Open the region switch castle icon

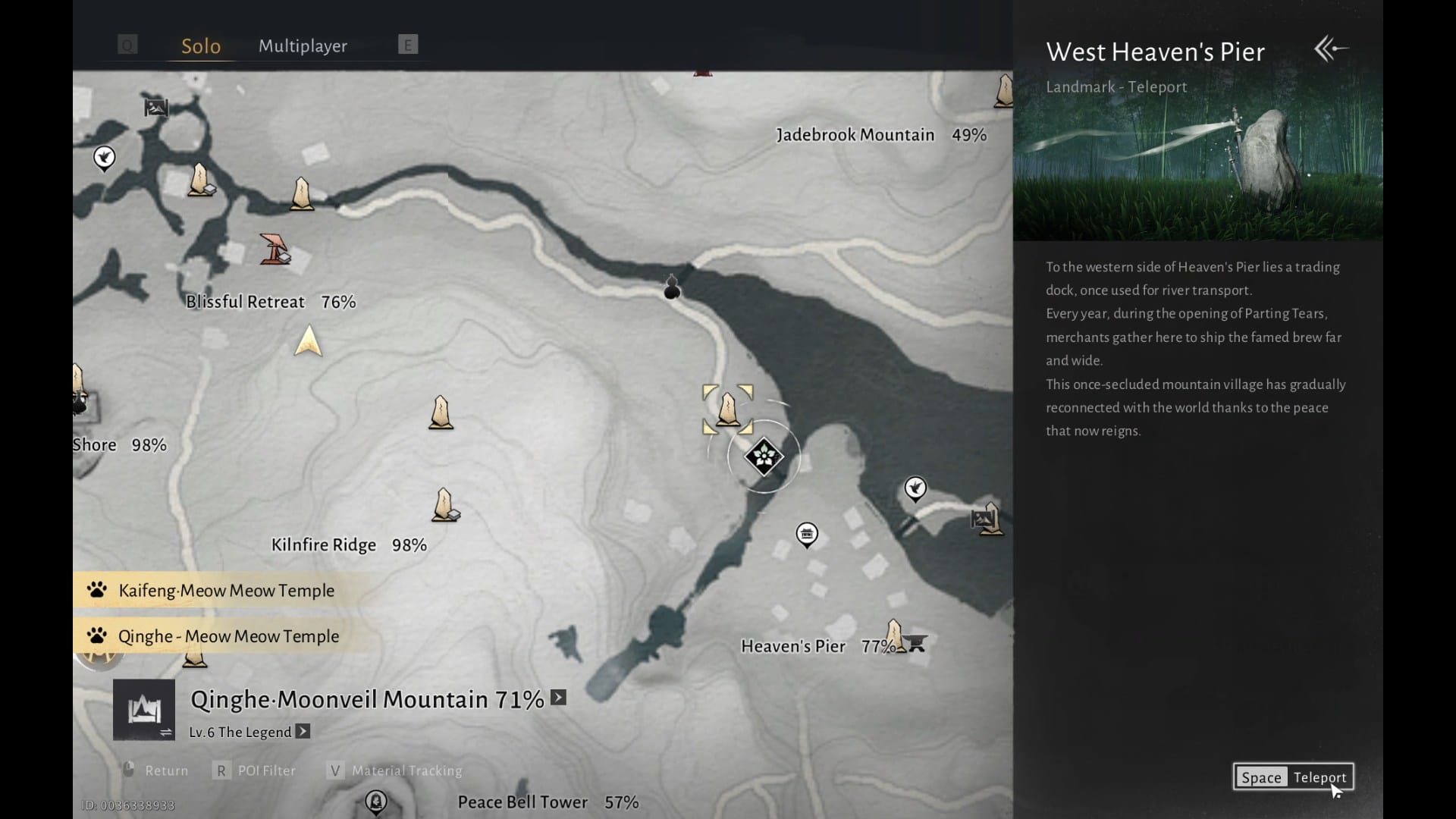(144, 710)
